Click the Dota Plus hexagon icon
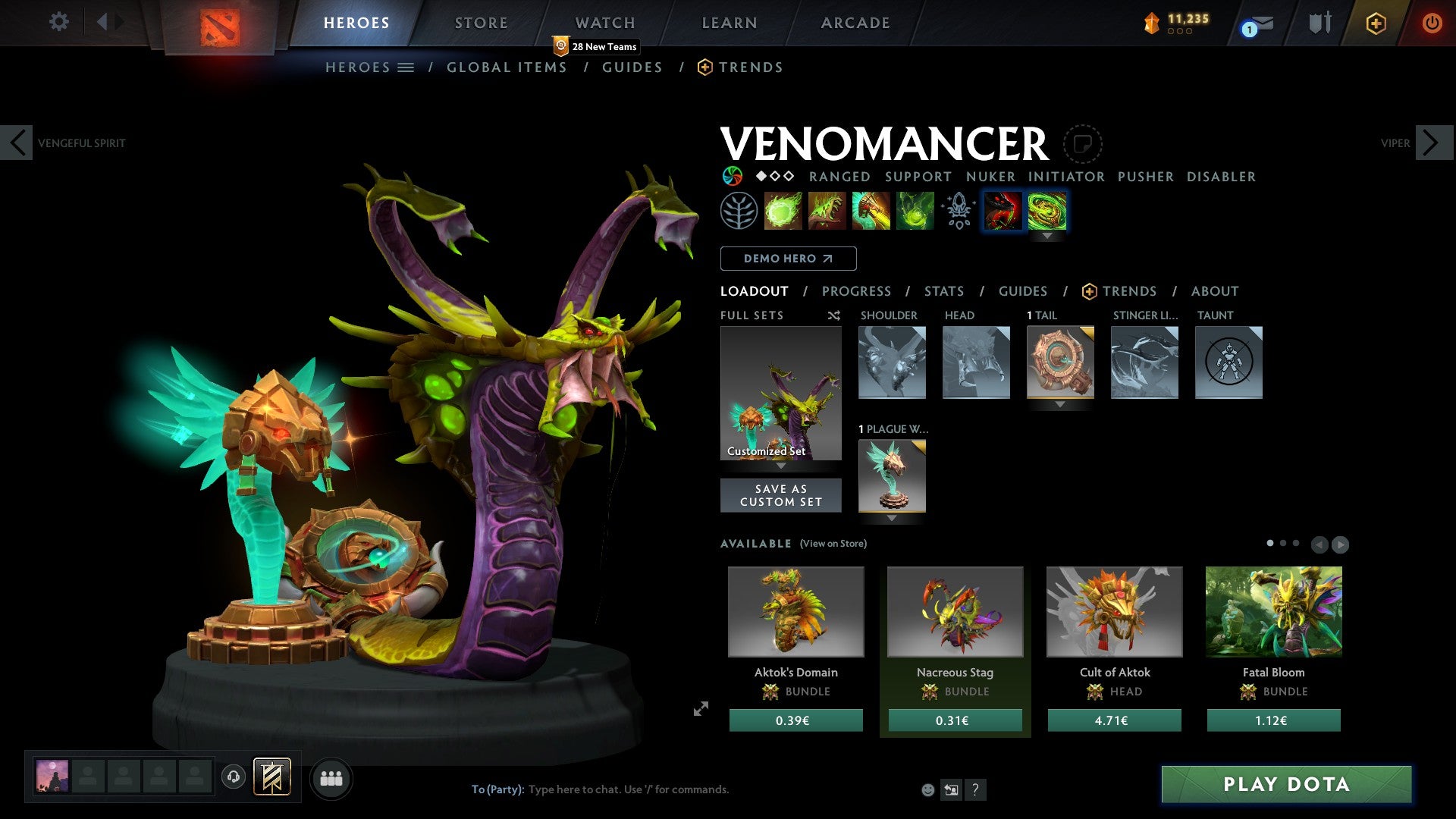 [1375, 24]
